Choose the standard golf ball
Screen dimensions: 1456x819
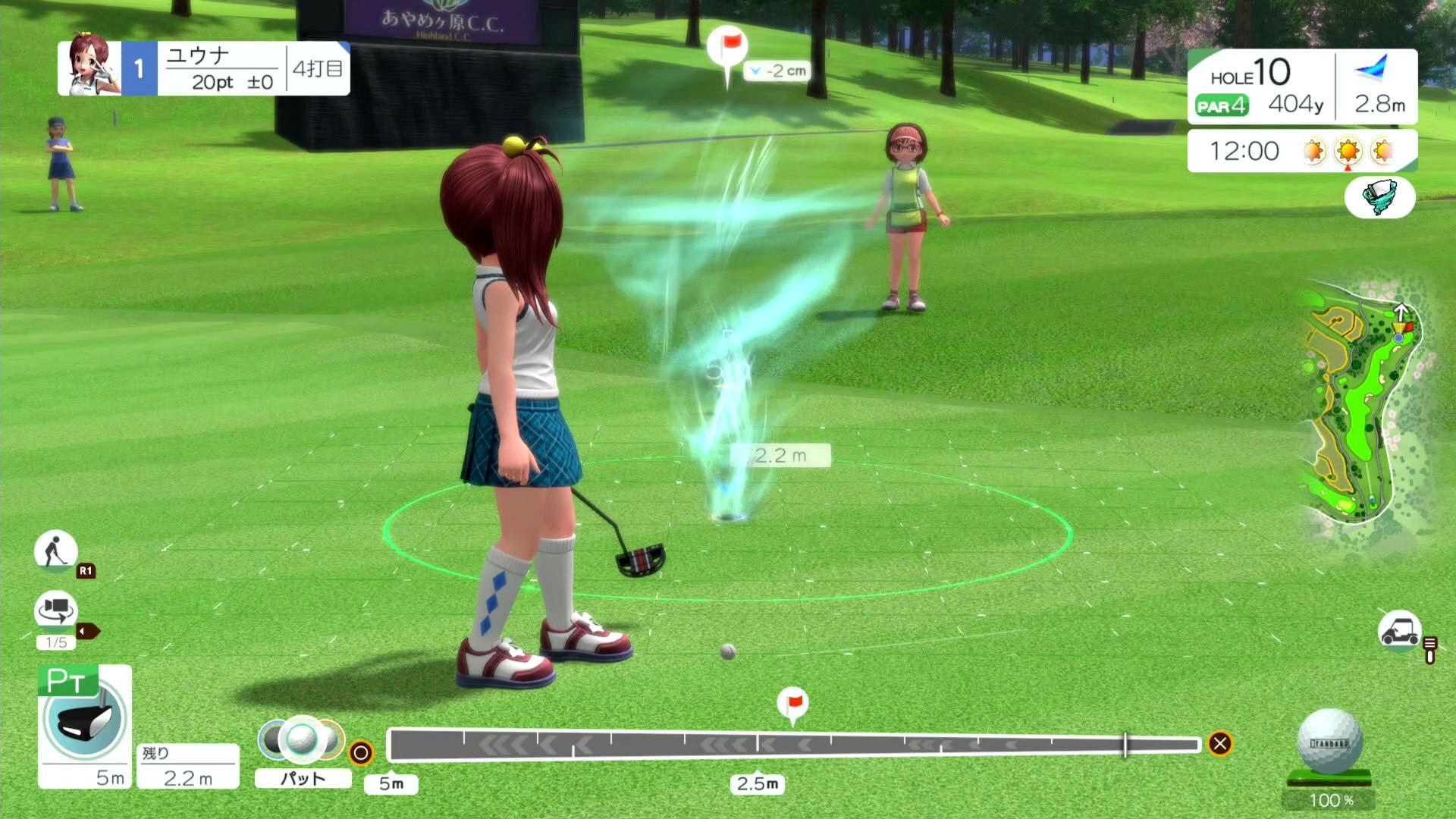[x=1329, y=742]
